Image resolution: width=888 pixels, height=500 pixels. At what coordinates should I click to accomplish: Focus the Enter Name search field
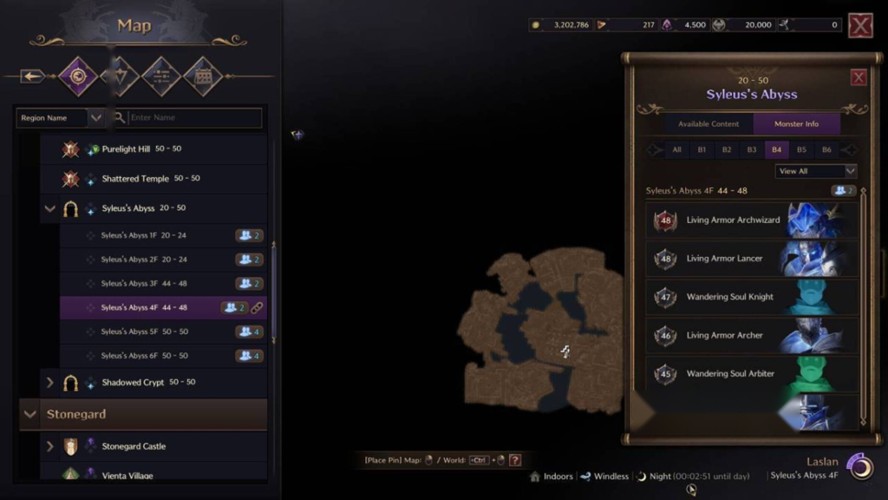[194, 118]
